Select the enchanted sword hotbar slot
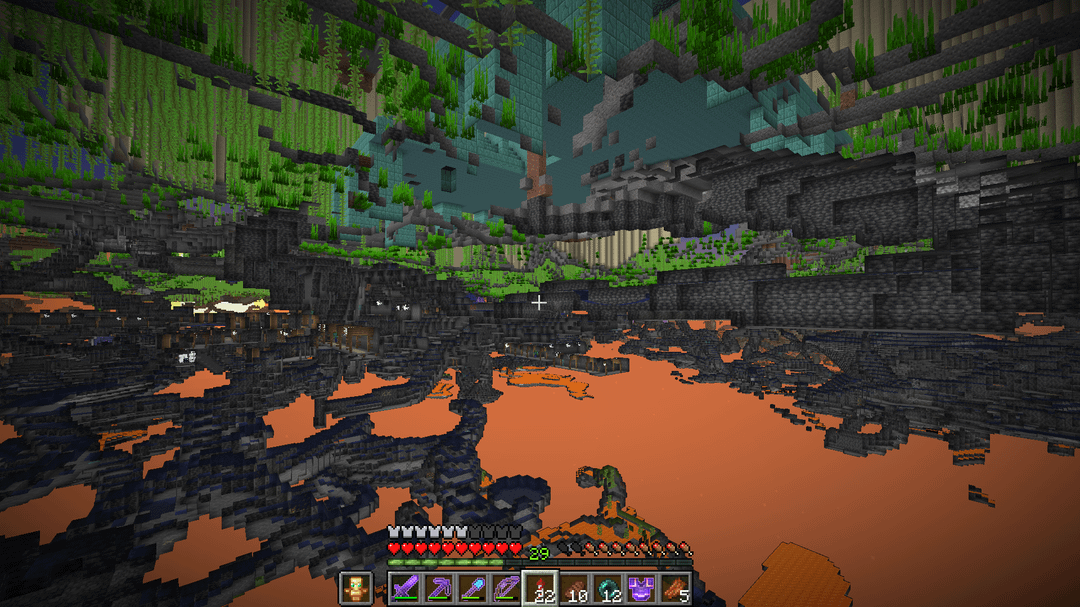Image resolution: width=1080 pixels, height=607 pixels. 404,588
